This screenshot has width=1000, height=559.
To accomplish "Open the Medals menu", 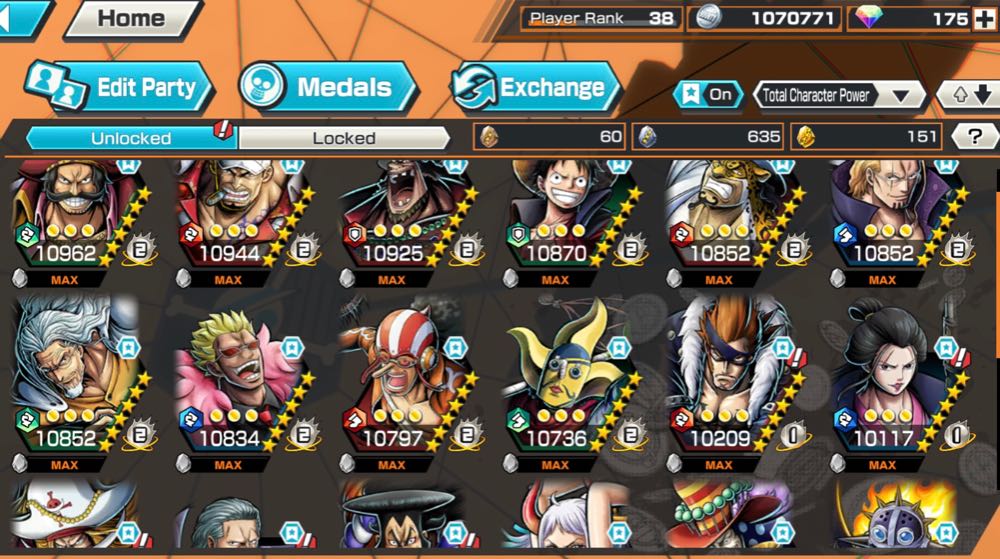I will [328, 87].
